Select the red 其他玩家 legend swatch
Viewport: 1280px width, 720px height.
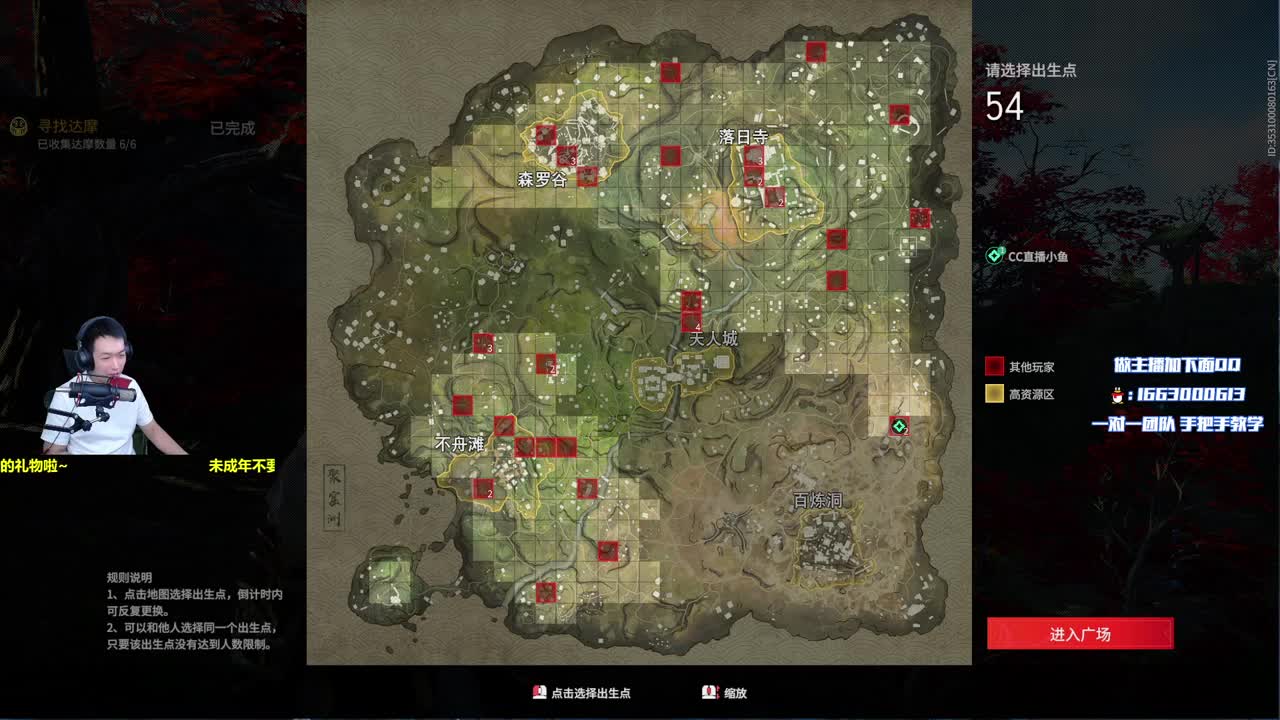(993, 363)
